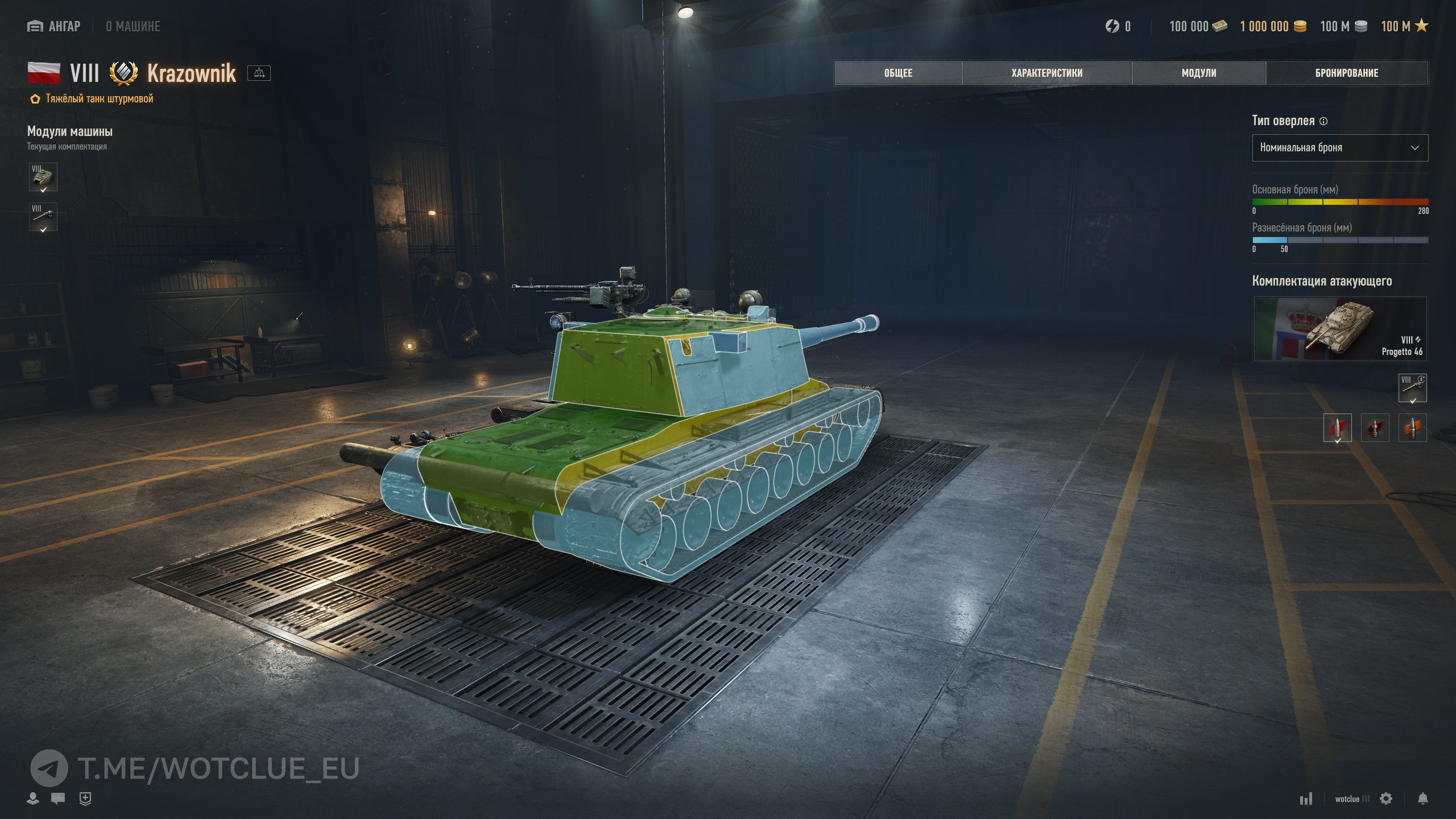Choose the tier VIII gun module of Krazownik

(43, 217)
